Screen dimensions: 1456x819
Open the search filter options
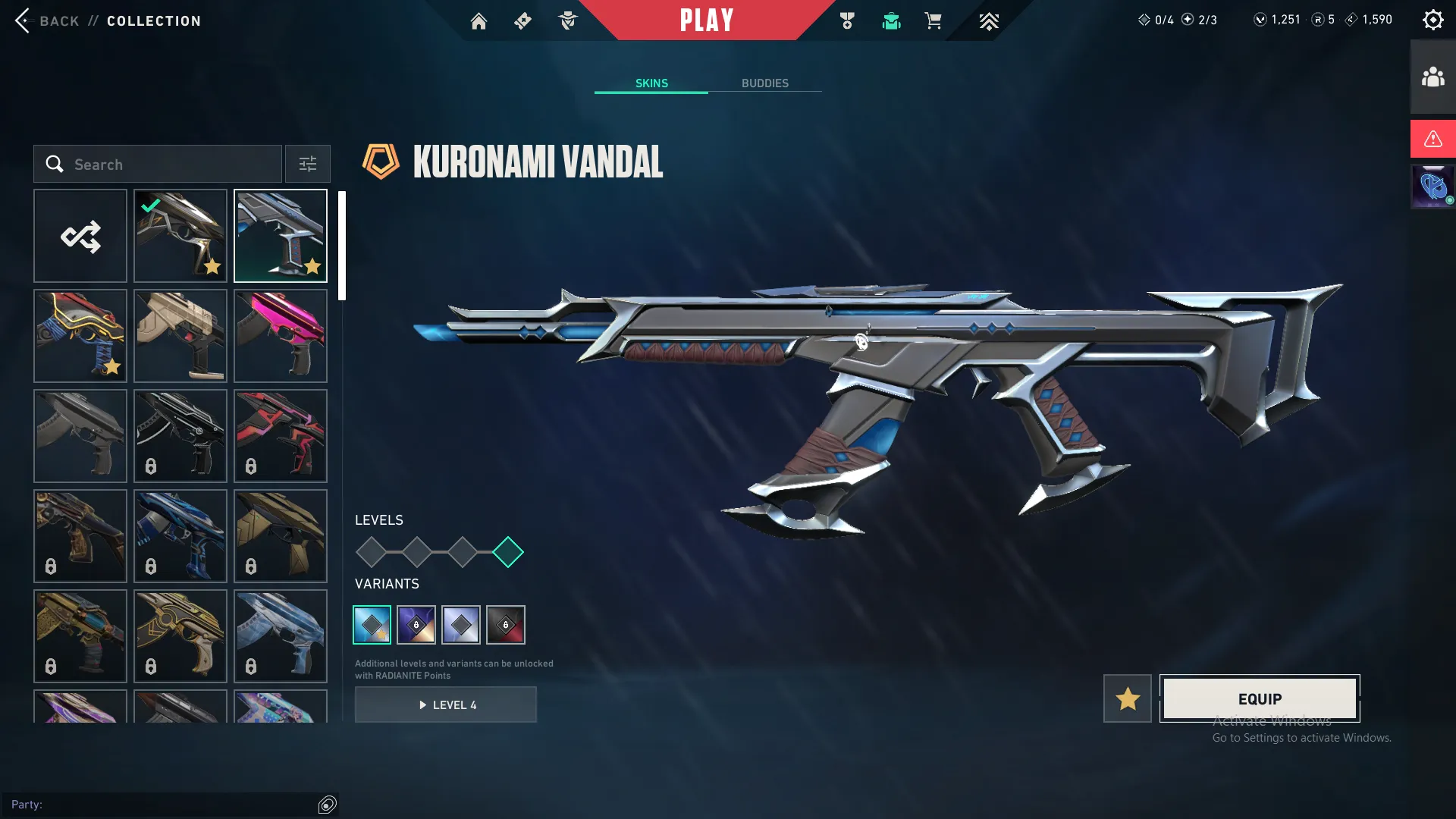tap(307, 164)
